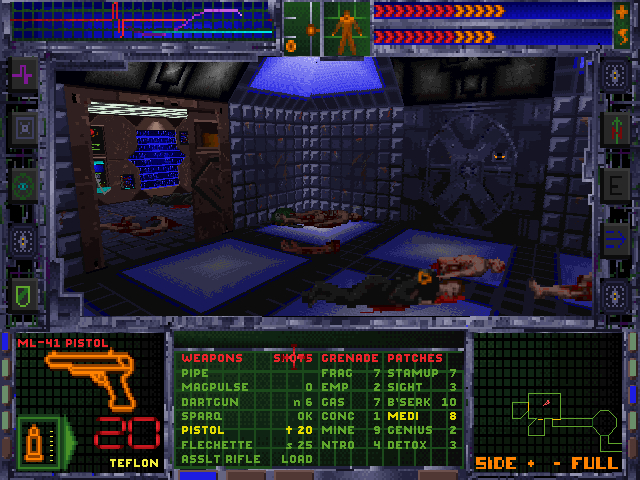Use a MEDI patch
This screenshot has width=640, height=480.
coord(403,416)
